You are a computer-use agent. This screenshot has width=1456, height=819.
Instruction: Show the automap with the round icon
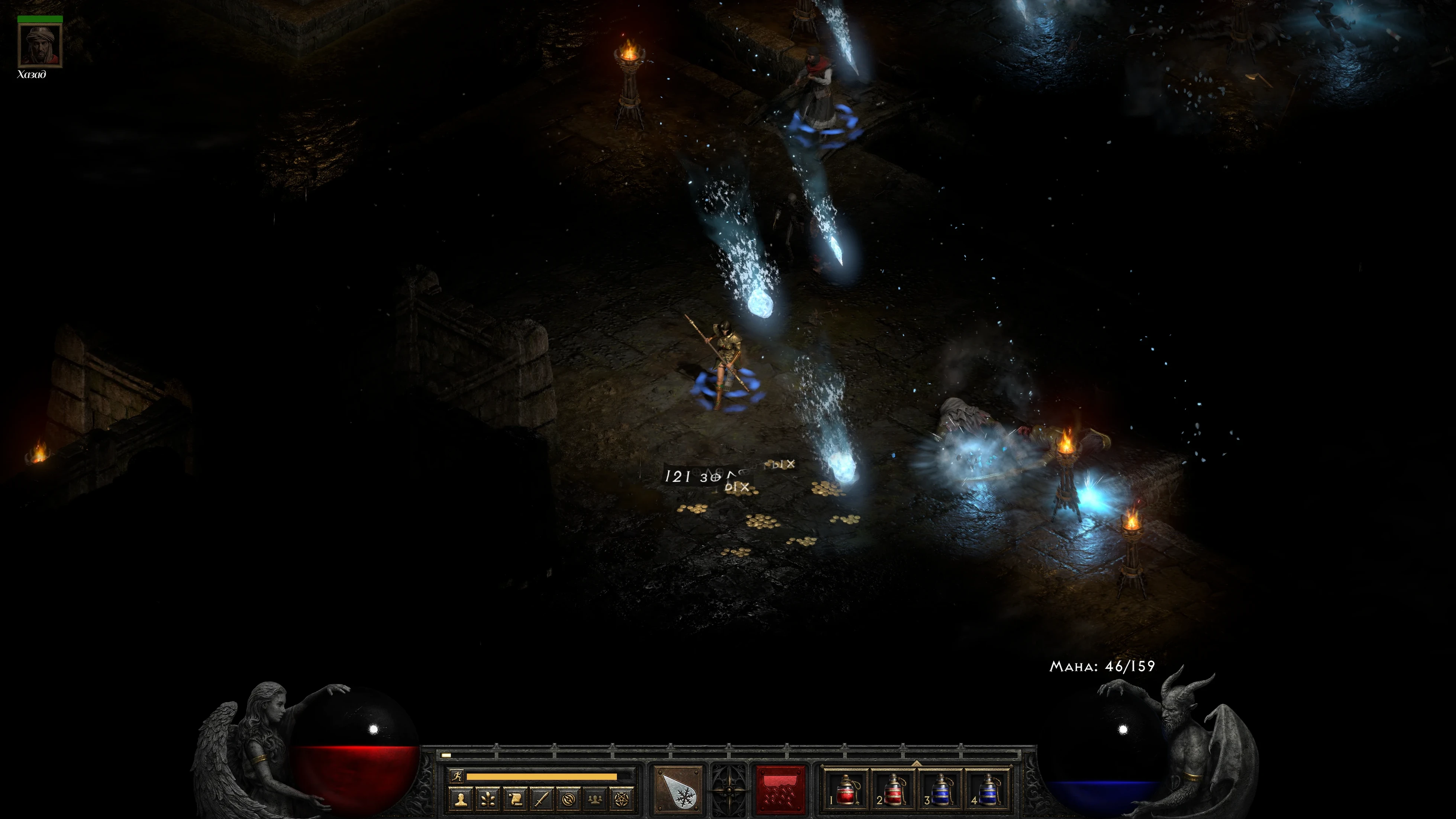[568, 799]
